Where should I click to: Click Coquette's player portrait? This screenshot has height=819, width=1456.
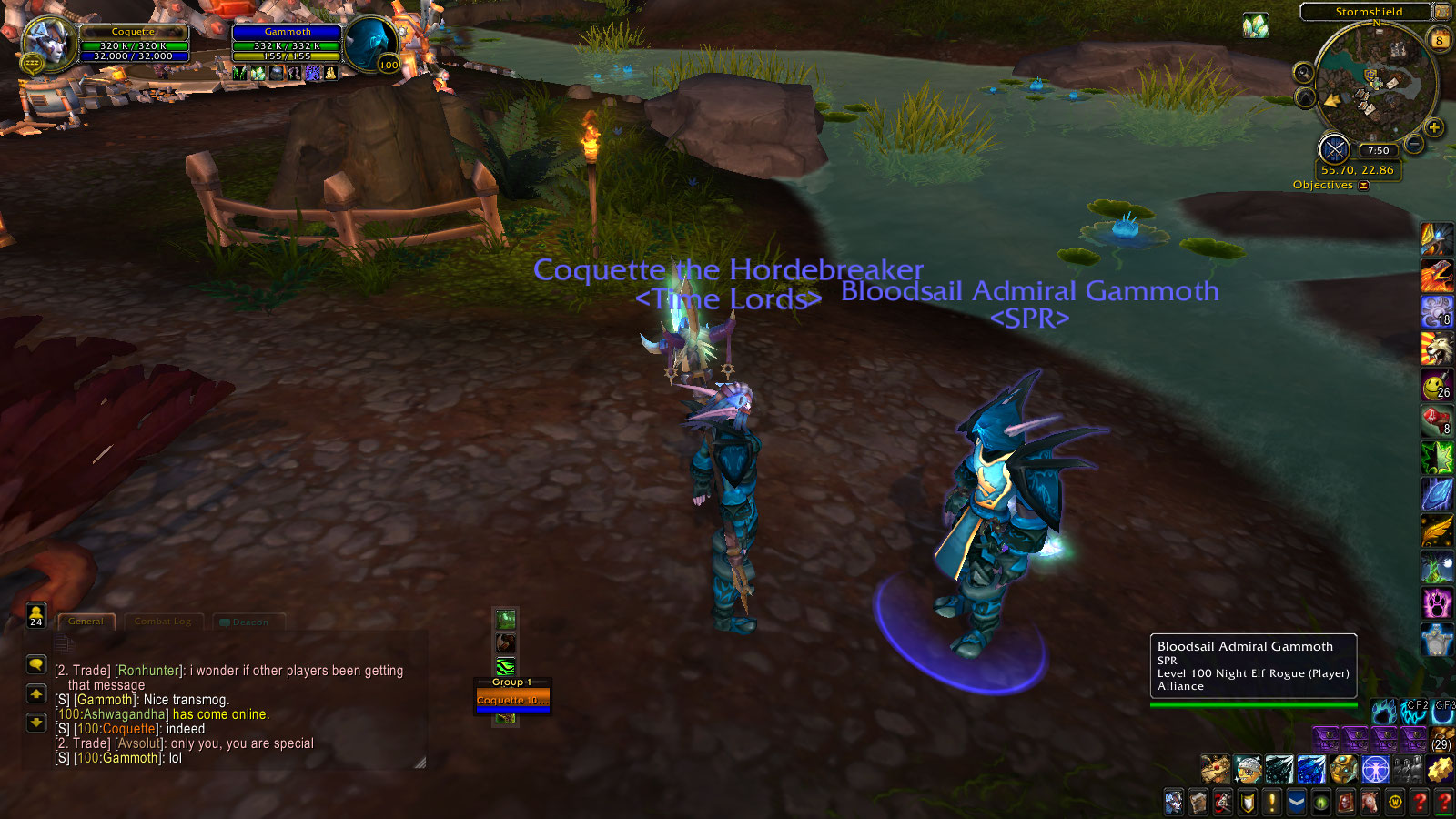coord(45,42)
